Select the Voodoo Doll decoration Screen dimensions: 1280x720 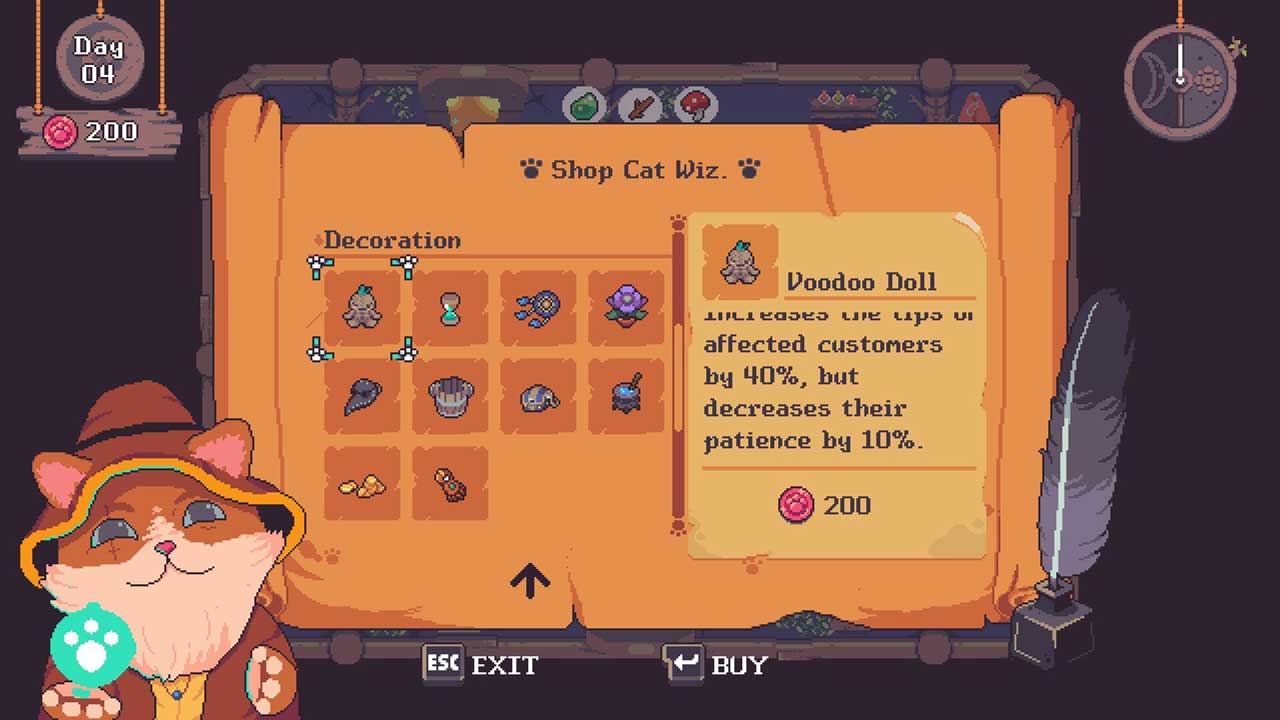[x=362, y=308]
